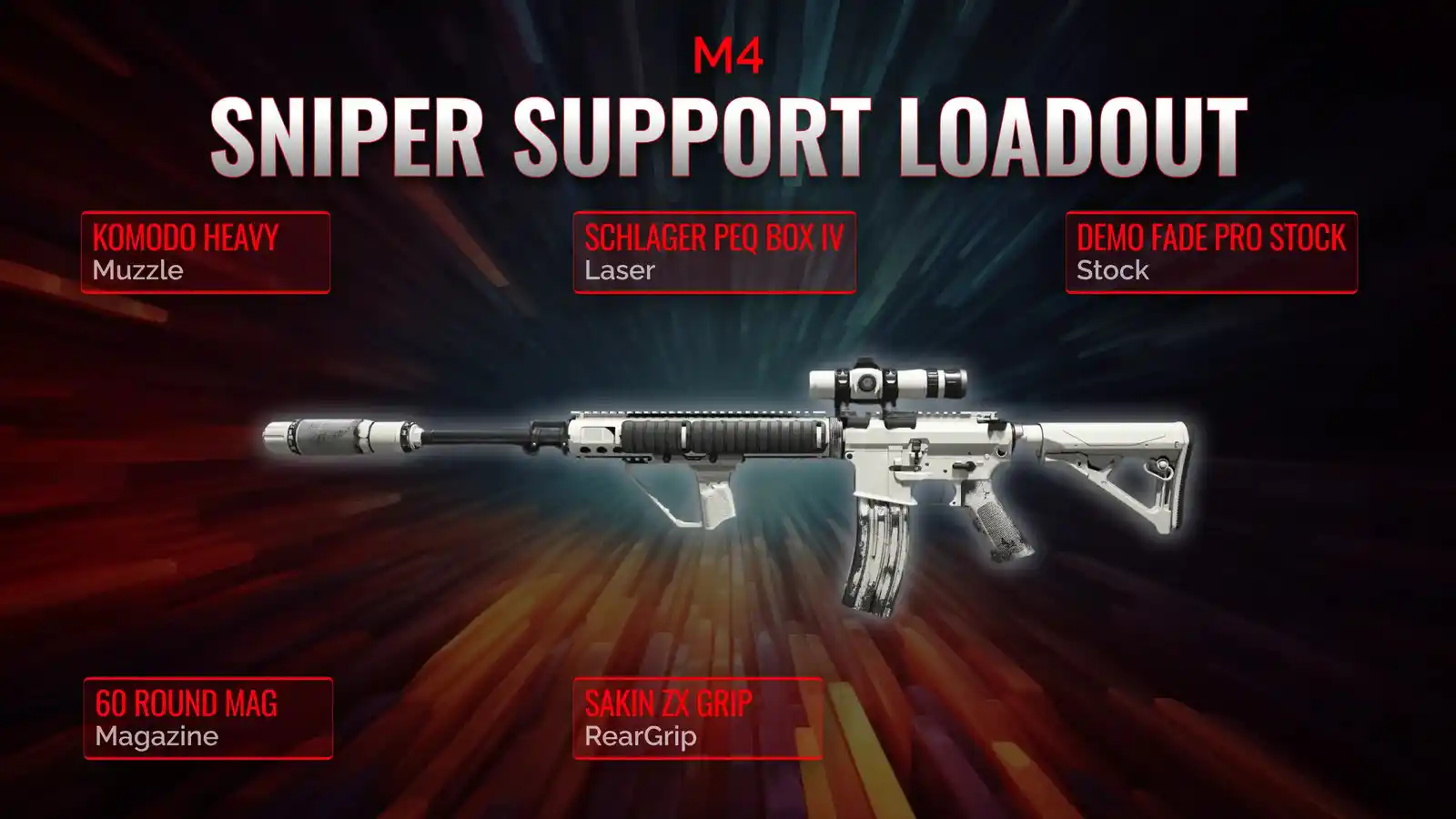Open the Demo Fade Pro Stock attachment box
Screen dimensions: 1456x819
pyautogui.click(x=1211, y=252)
